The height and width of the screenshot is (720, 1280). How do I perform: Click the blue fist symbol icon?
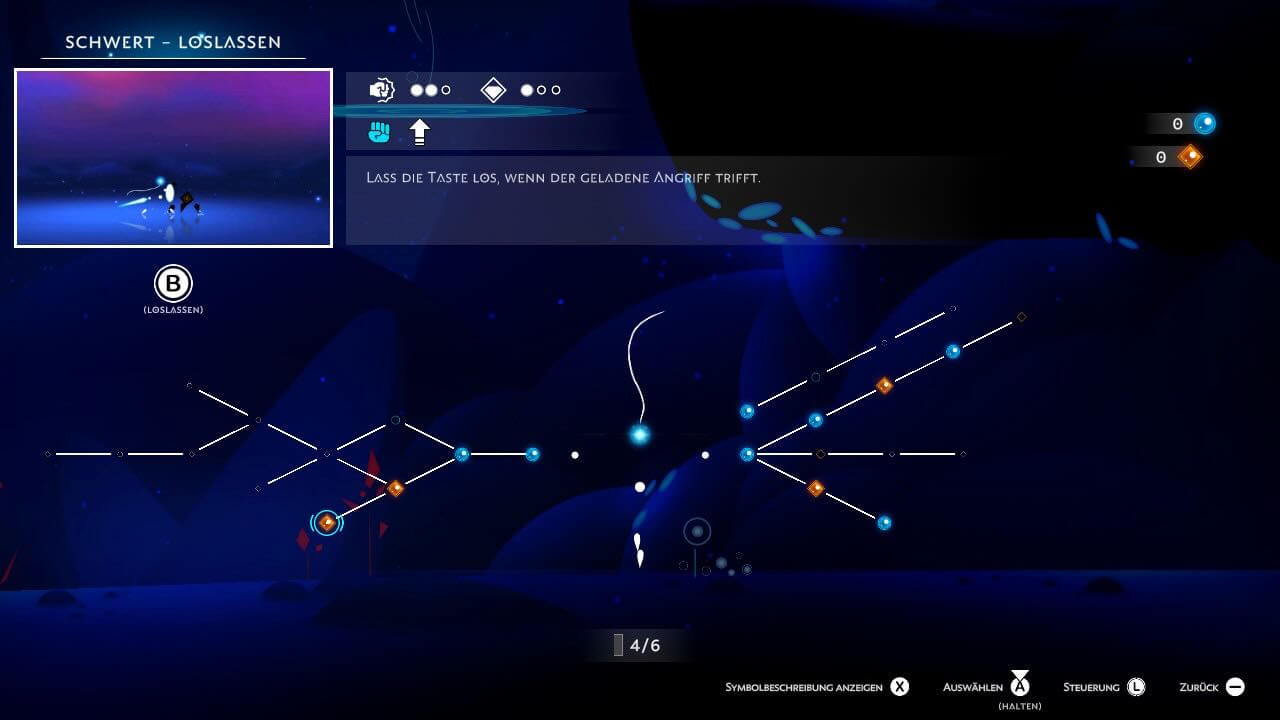pyautogui.click(x=379, y=131)
